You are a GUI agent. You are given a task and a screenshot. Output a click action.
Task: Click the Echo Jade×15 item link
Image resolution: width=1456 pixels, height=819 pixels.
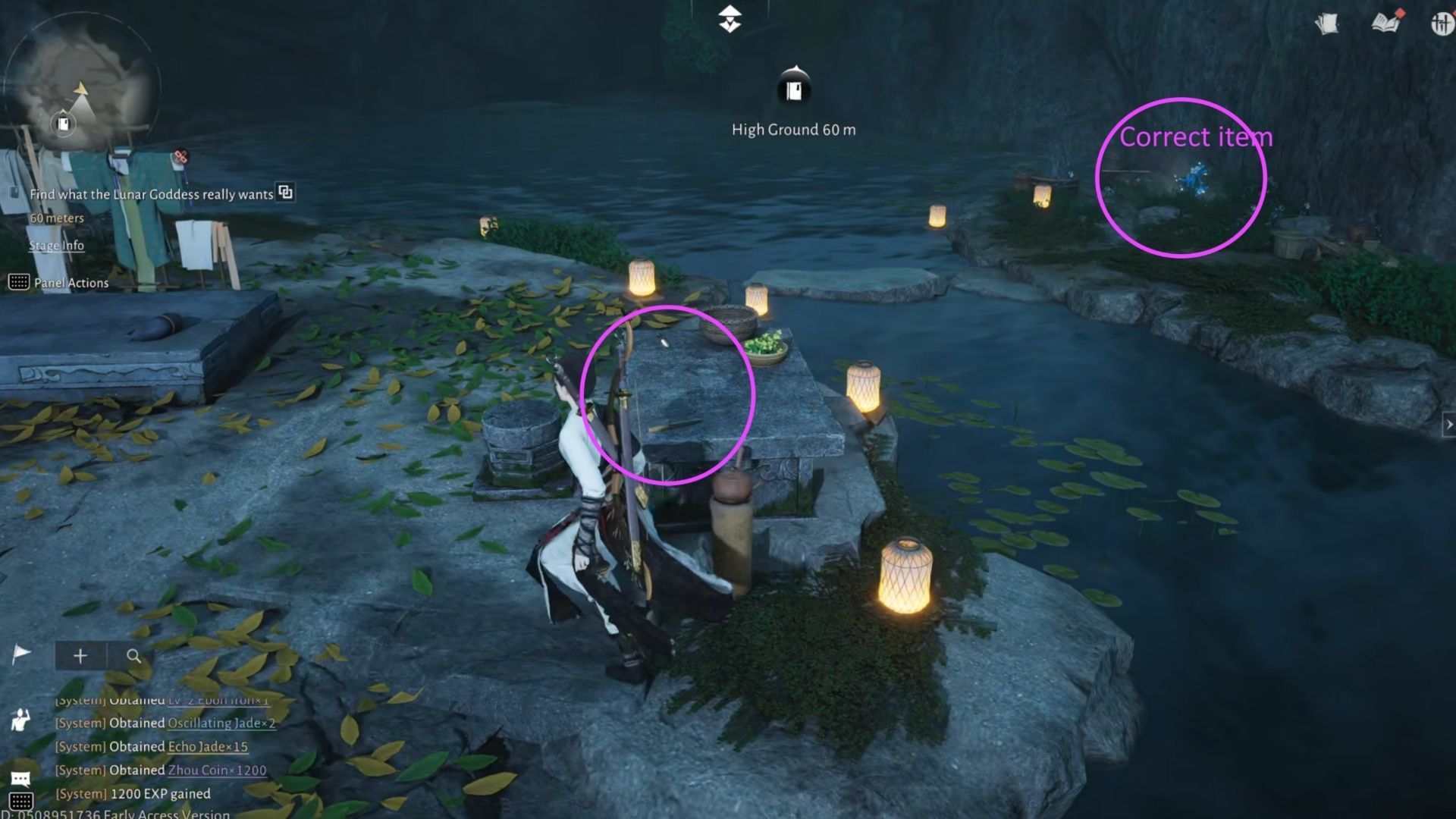coord(206,748)
